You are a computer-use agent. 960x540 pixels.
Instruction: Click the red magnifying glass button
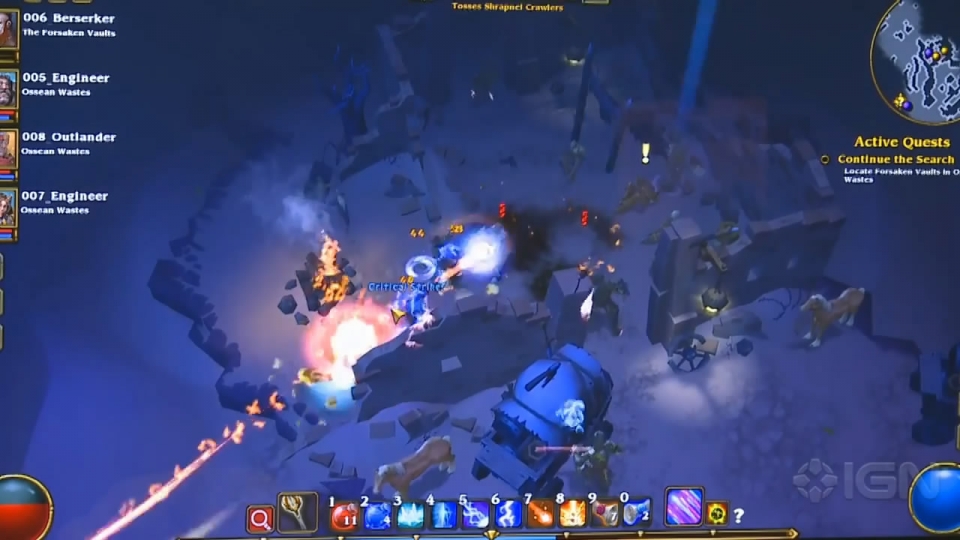click(x=260, y=518)
